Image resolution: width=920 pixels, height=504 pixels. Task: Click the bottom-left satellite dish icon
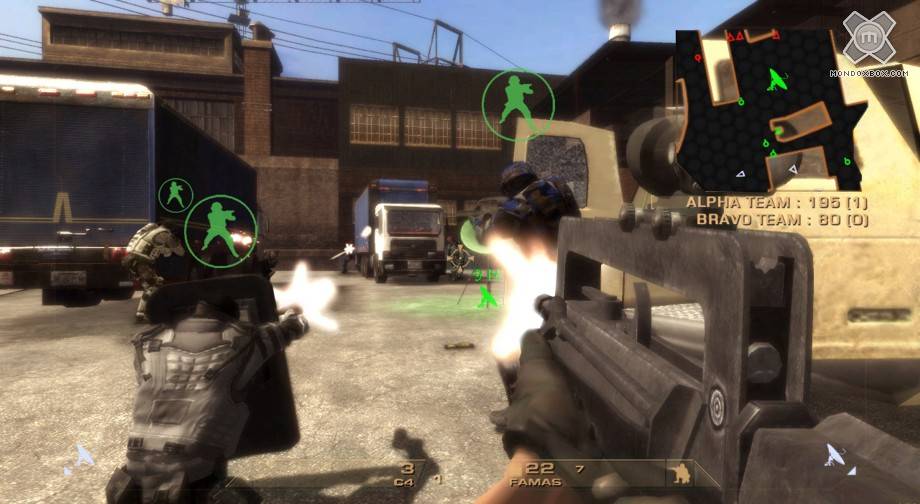pyautogui.click(x=84, y=458)
